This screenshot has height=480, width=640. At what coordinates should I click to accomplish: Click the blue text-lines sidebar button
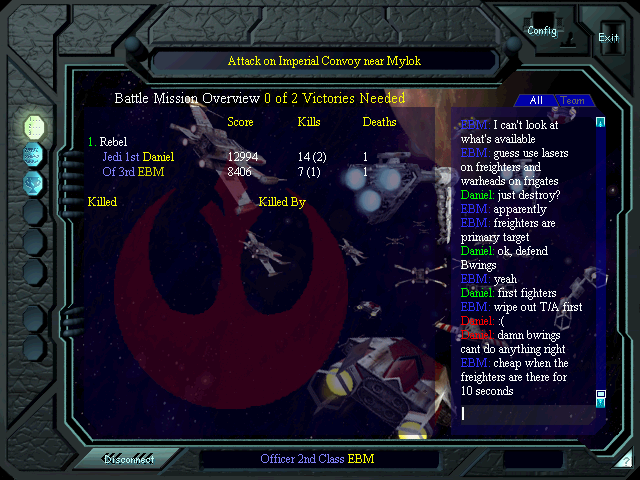tap(33, 154)
